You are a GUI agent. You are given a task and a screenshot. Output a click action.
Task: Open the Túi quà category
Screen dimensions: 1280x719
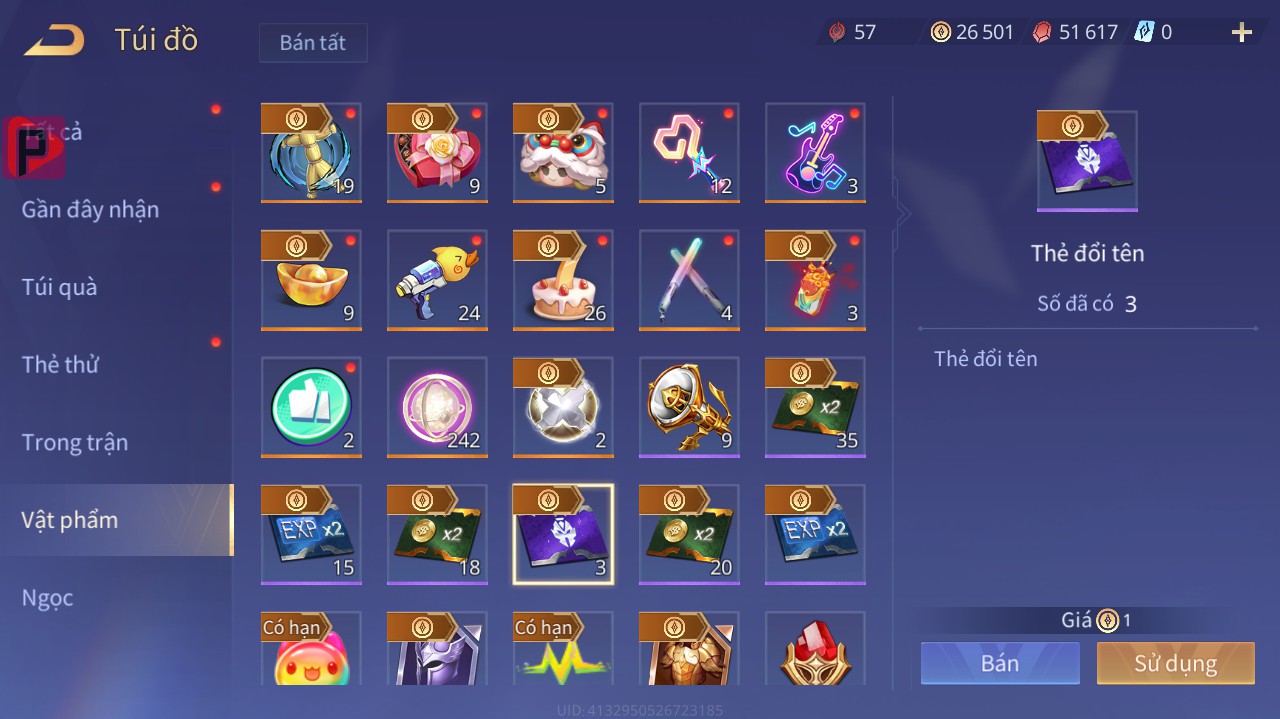pos(60,287)
